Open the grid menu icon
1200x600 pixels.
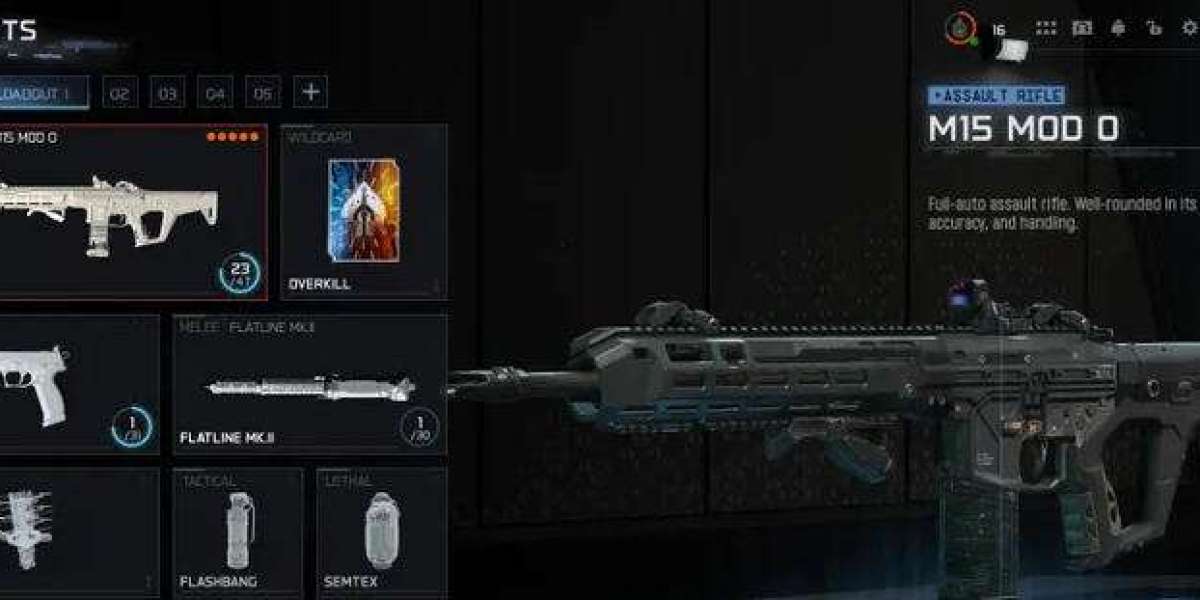tap(1046, 28)
